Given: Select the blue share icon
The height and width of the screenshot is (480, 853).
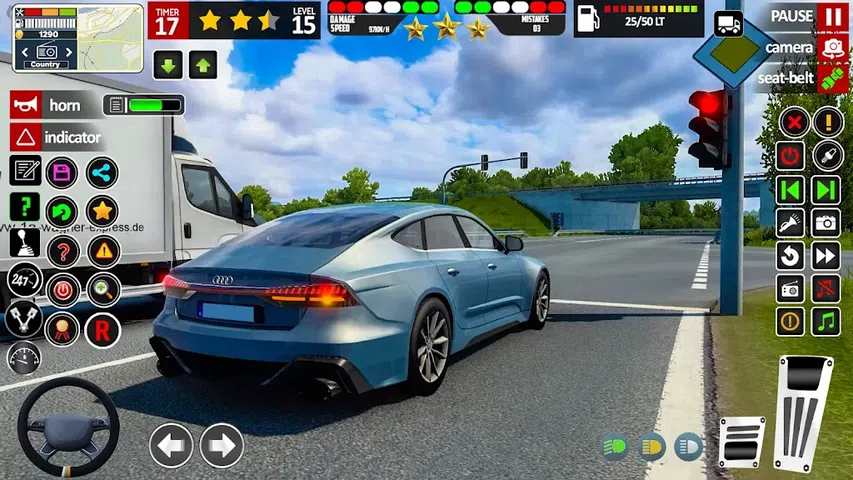Looking at the screenshot, I should [x=101, y=172].
